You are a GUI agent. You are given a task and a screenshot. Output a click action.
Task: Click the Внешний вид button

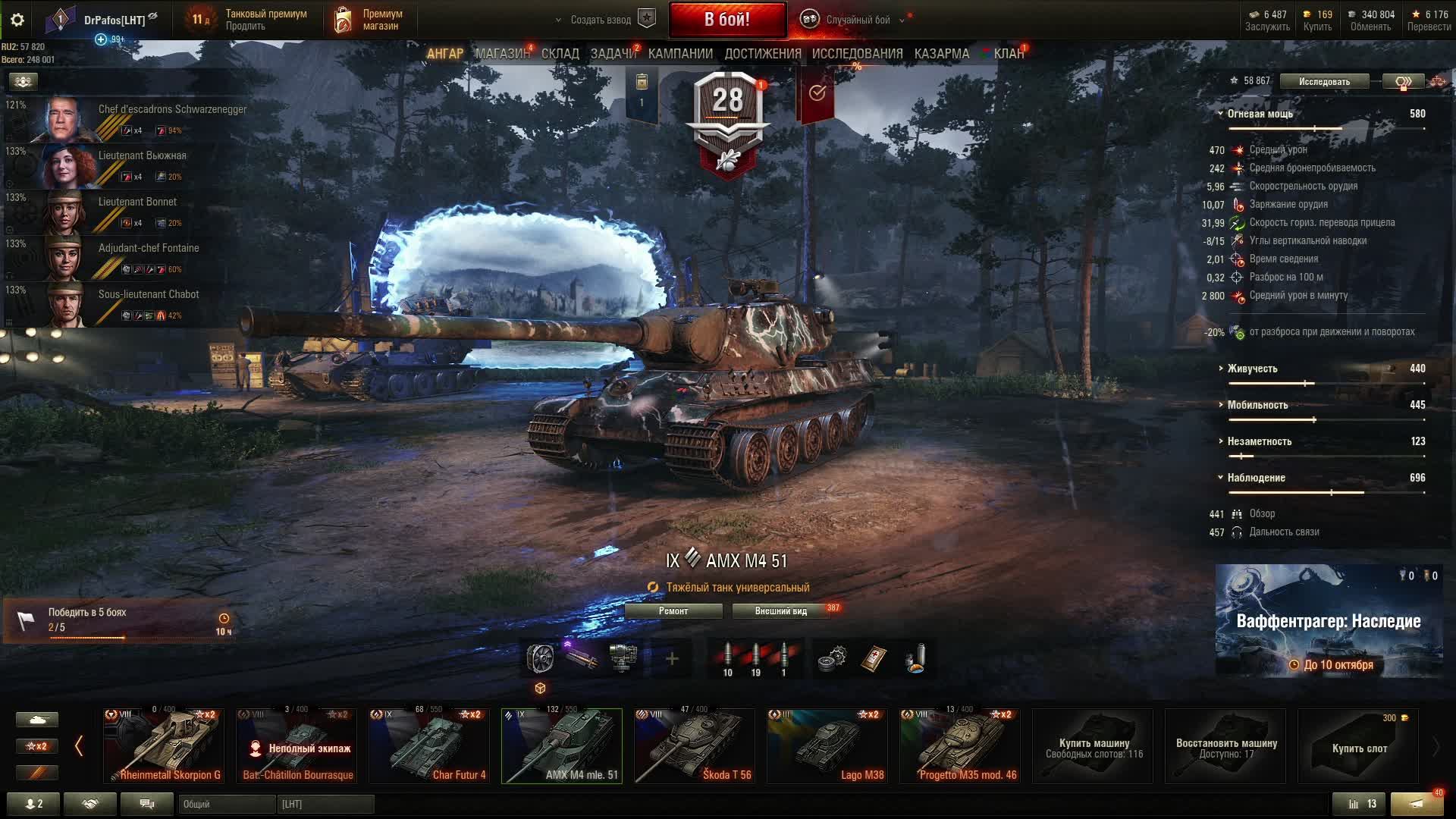781,610
